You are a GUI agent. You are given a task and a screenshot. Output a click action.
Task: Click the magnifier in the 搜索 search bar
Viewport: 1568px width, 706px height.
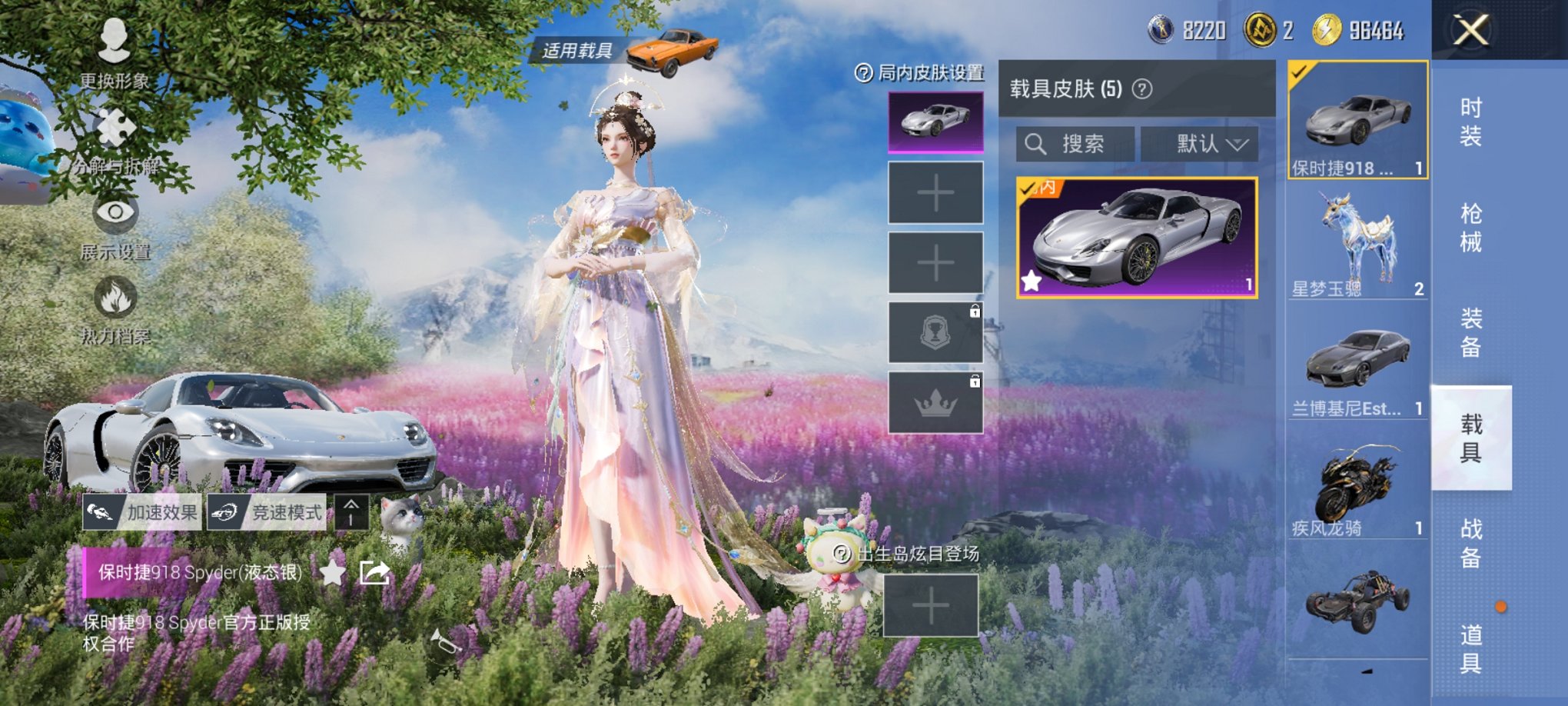click(x=1035, y=145)
